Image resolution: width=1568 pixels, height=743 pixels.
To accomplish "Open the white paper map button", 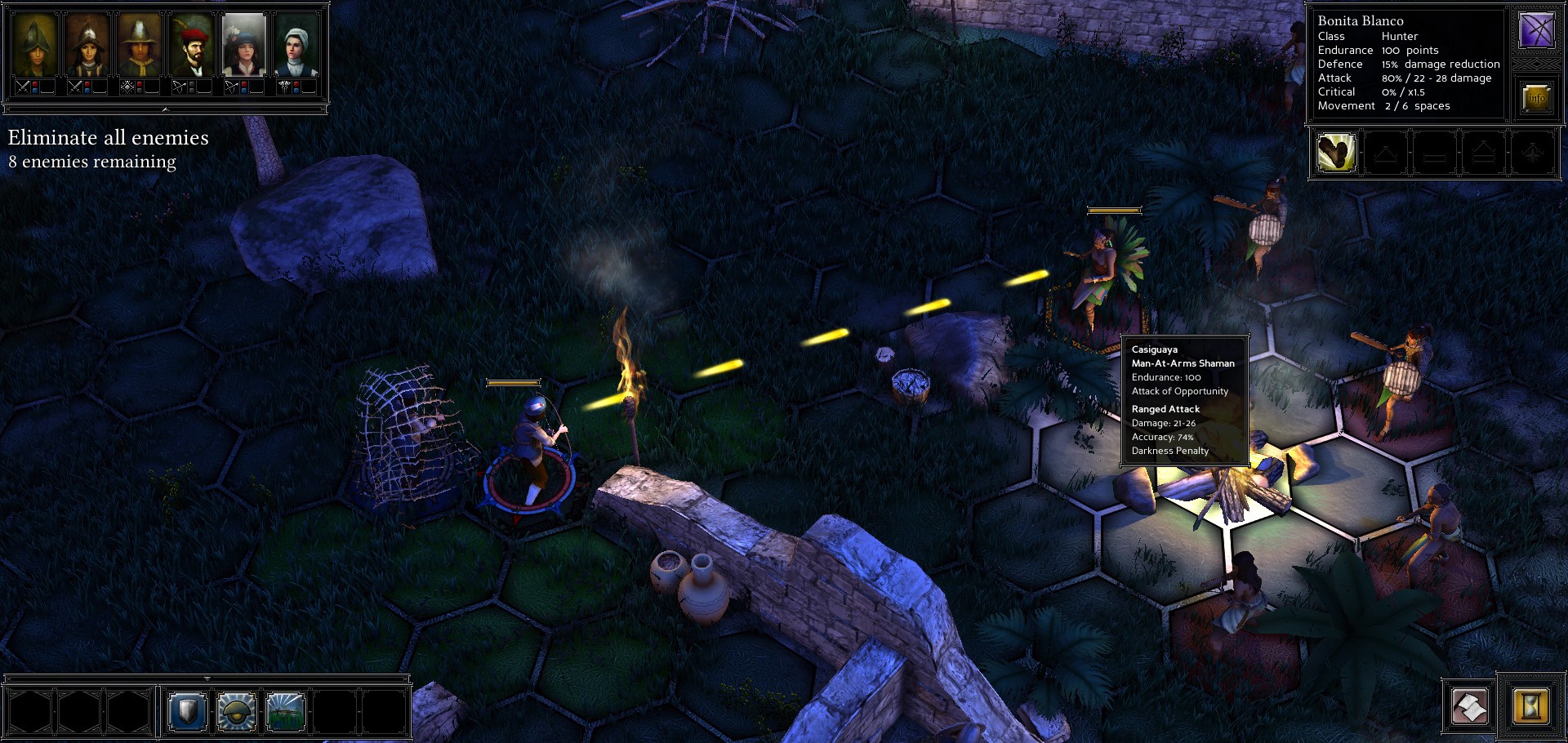I will (1469, 706).
